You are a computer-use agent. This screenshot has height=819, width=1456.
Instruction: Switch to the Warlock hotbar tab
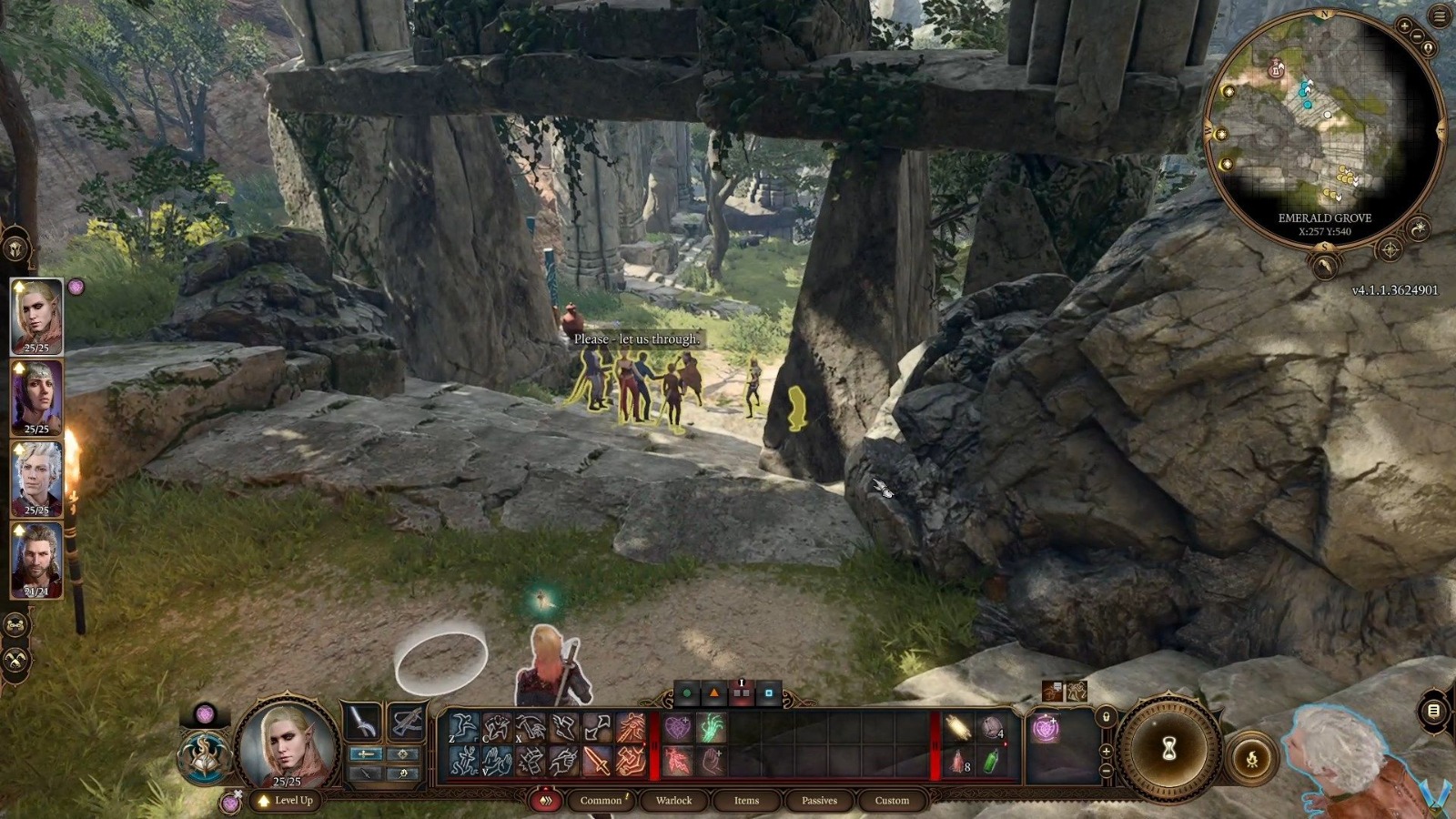pos(673,801)
